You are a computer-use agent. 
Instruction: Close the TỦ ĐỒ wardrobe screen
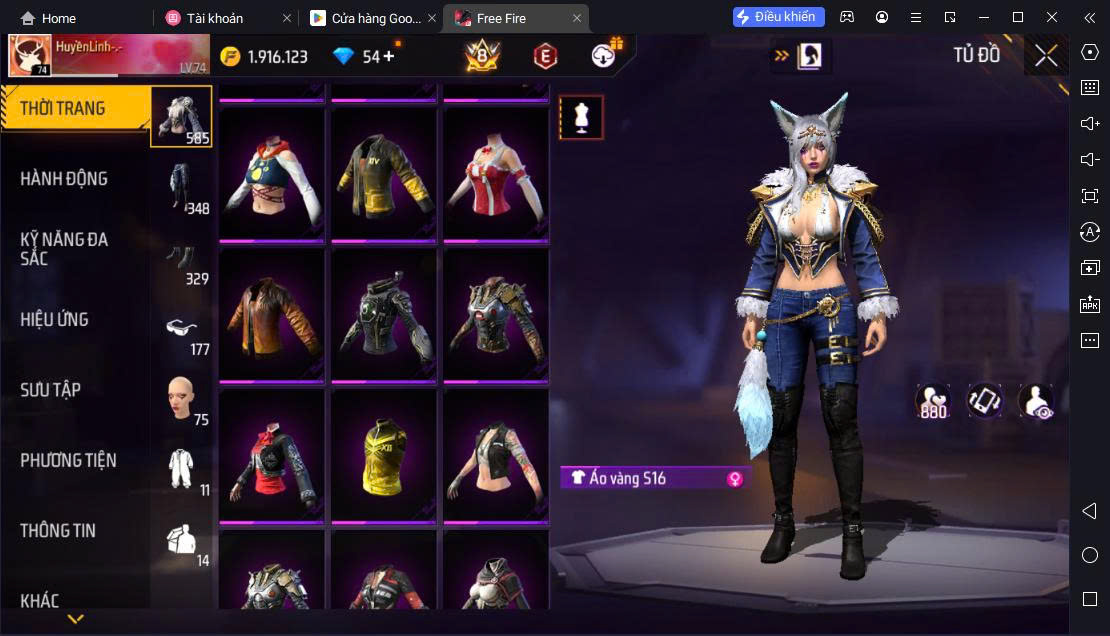pyautogui.click(x=1046, y=56)
